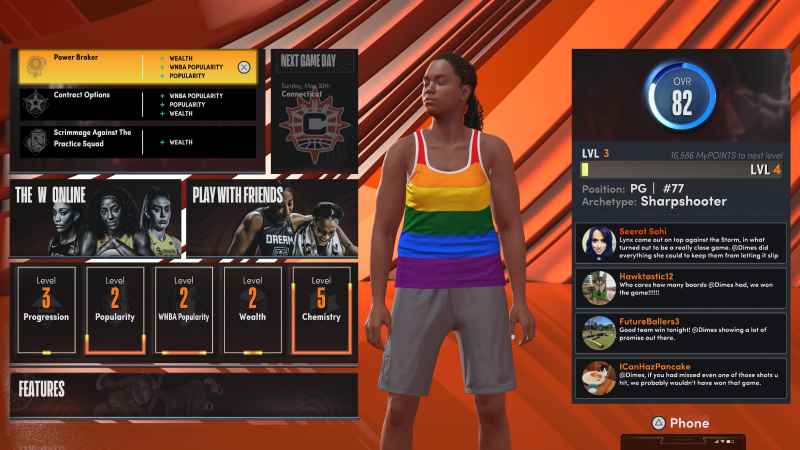Open the Next Game Day panel
Screen dimensions: 800x450
click(315, 110)
